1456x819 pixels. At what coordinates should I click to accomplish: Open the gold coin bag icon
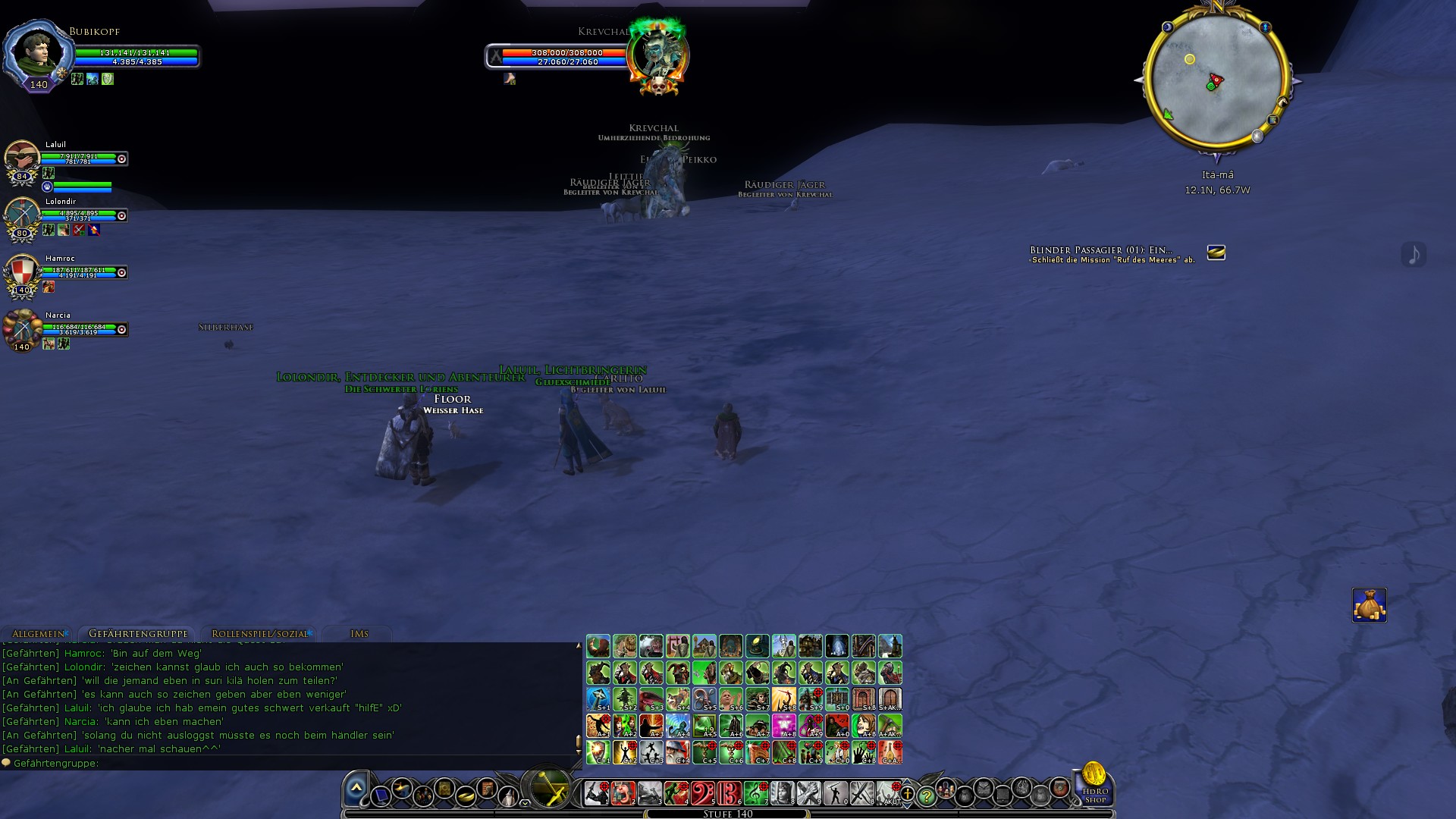[x=1369, y=605]
